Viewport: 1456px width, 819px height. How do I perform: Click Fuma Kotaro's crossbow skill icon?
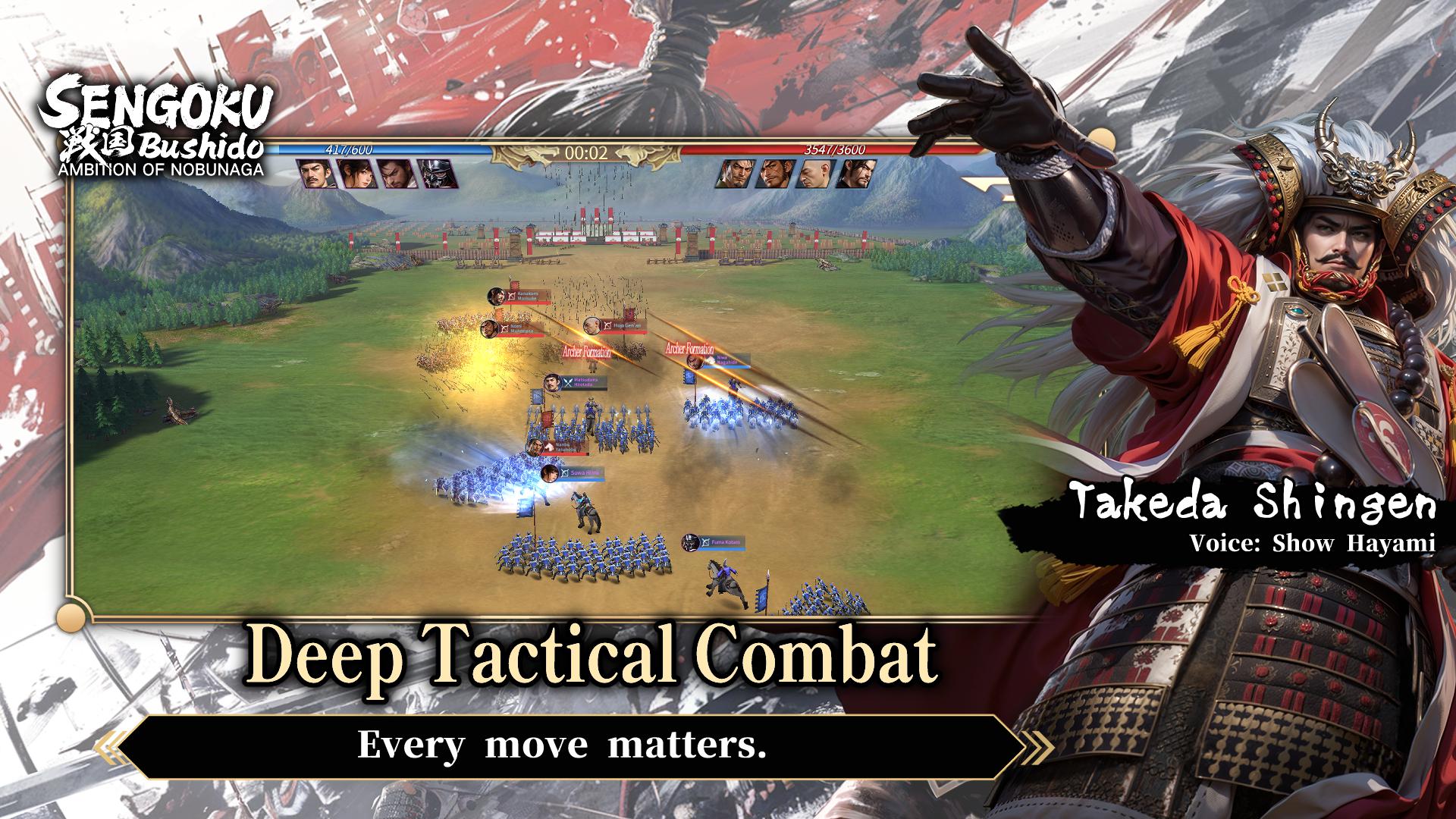pos(704,541)
